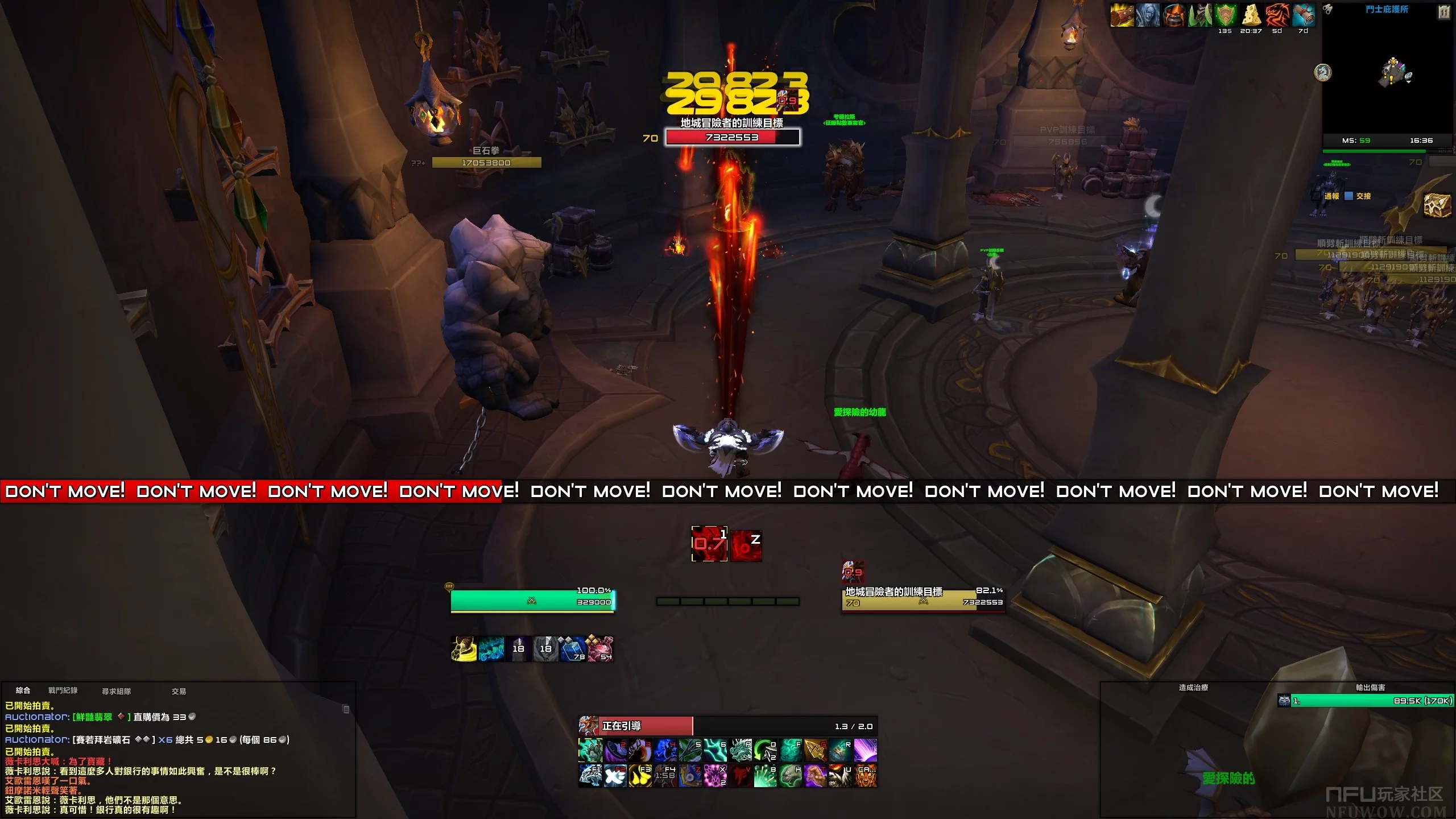This screenshot has width=1456, height=819.
Task: Select the 交易 chat tab
Action: (179, 691)
